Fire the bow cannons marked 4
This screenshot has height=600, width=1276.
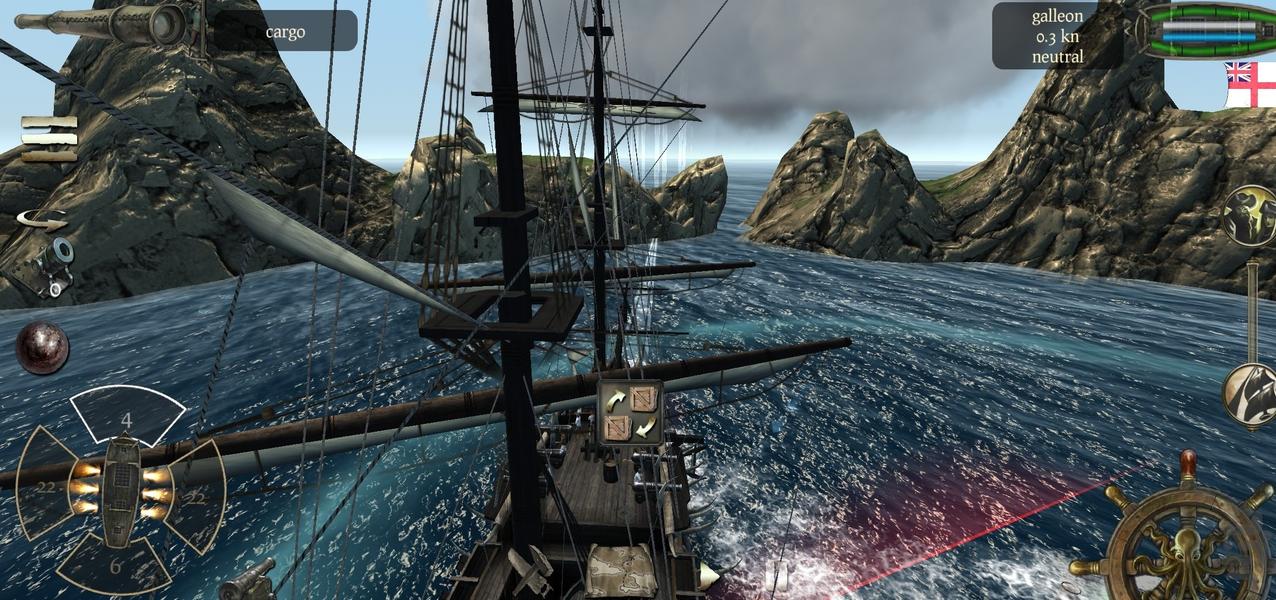click(x=127, y=417)
